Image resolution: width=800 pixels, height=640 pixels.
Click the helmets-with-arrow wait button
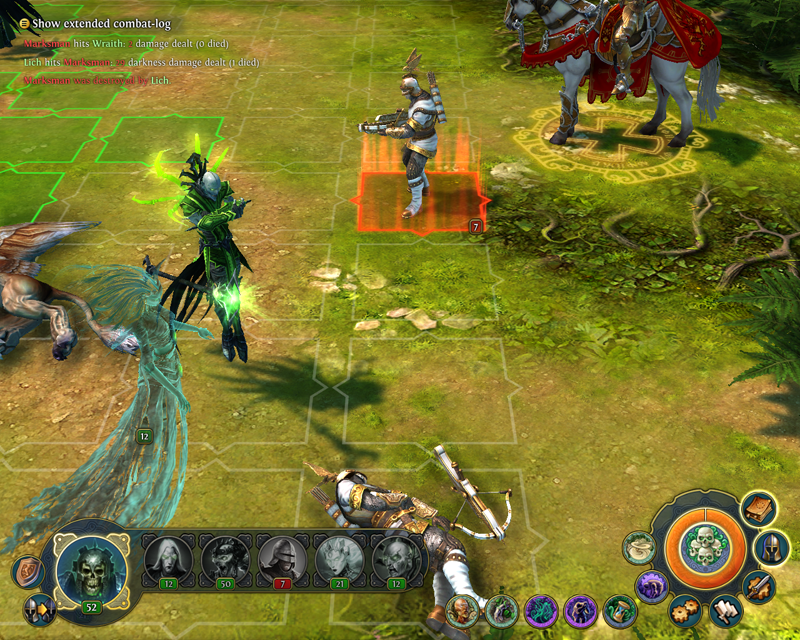[x=38, y=608]
